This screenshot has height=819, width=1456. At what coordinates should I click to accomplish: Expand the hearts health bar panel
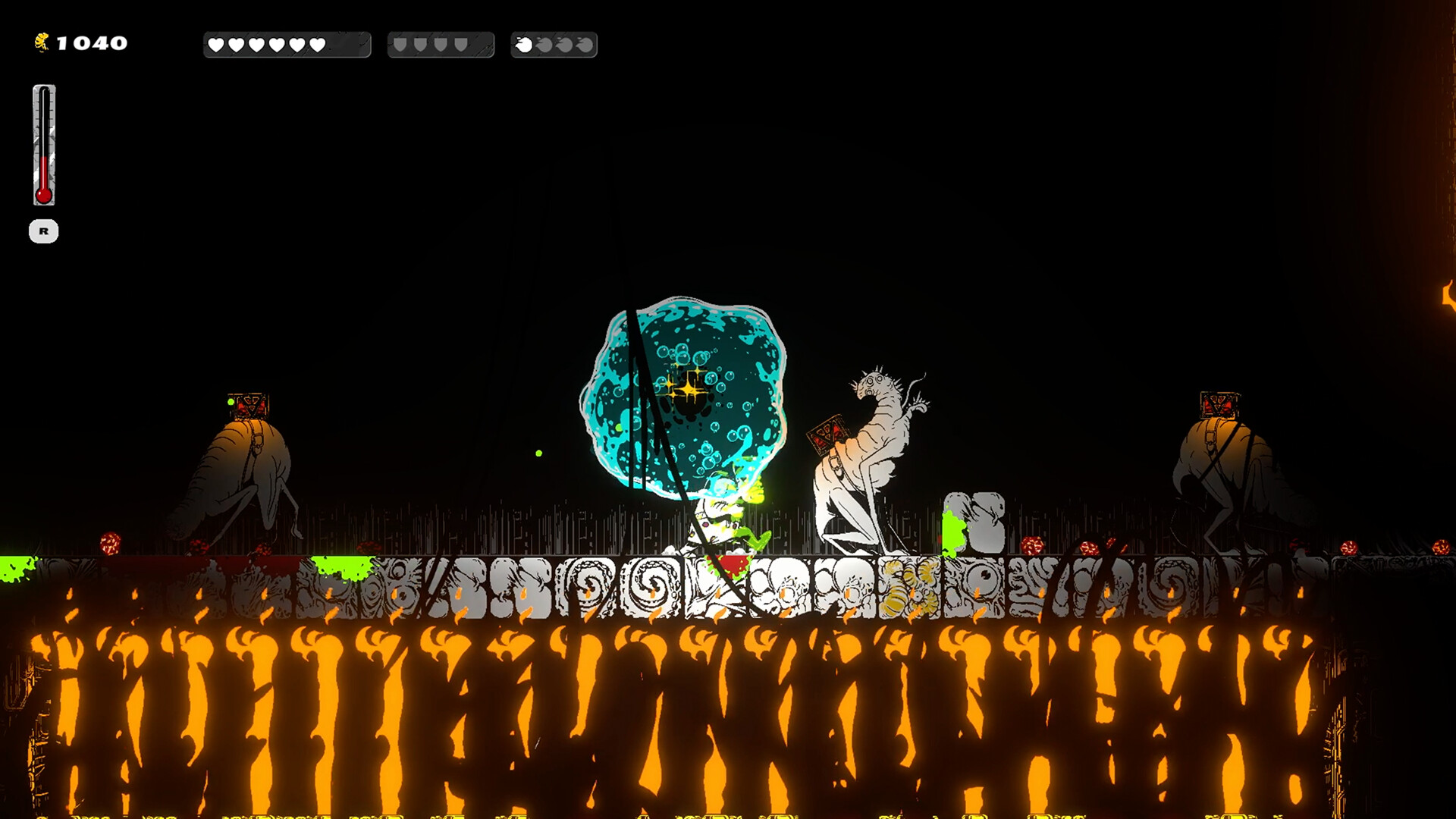[x=287, y=44]
